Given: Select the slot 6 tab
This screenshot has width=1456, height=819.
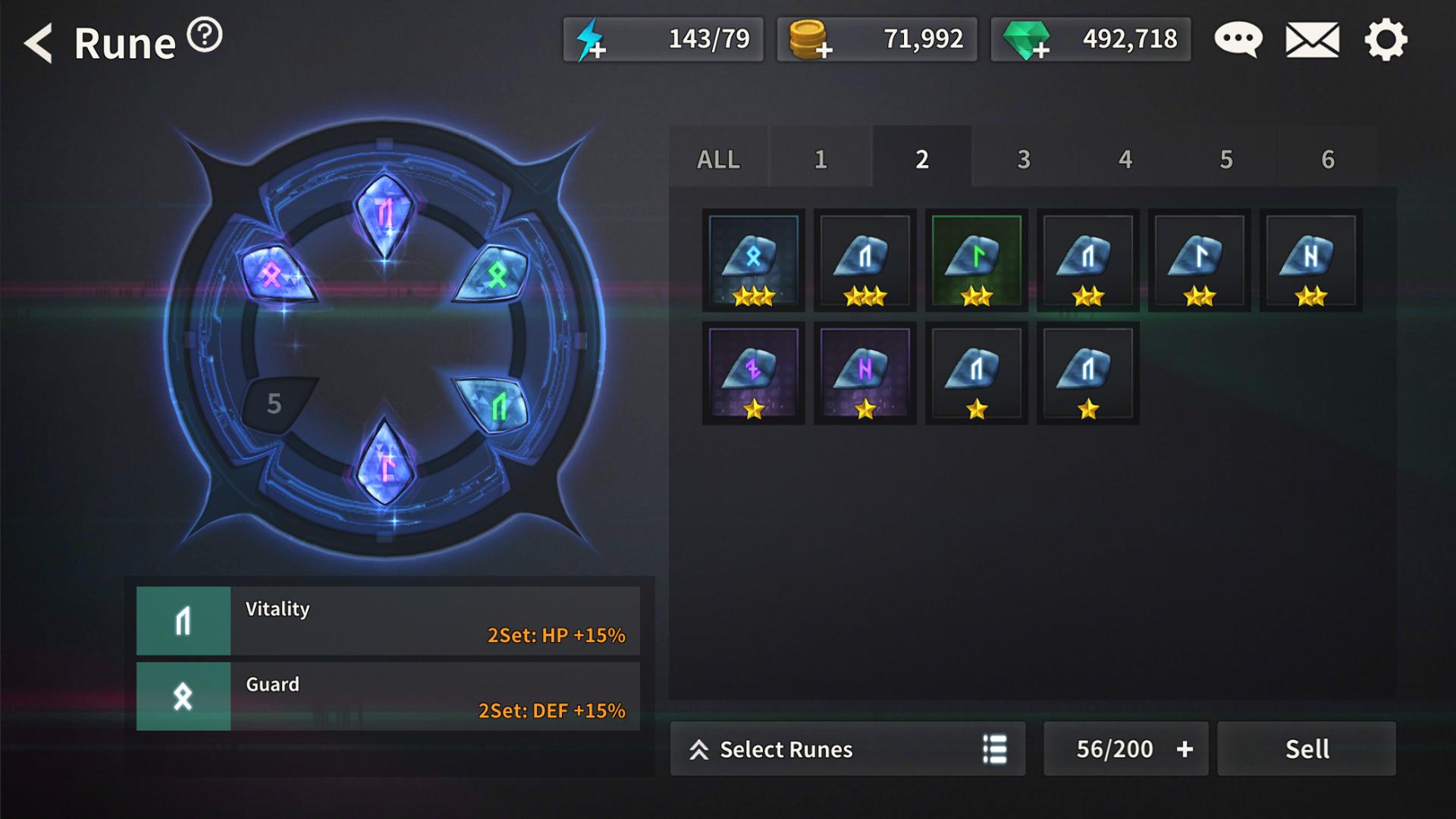Looking at the screenshot, I should [1328, 159].
